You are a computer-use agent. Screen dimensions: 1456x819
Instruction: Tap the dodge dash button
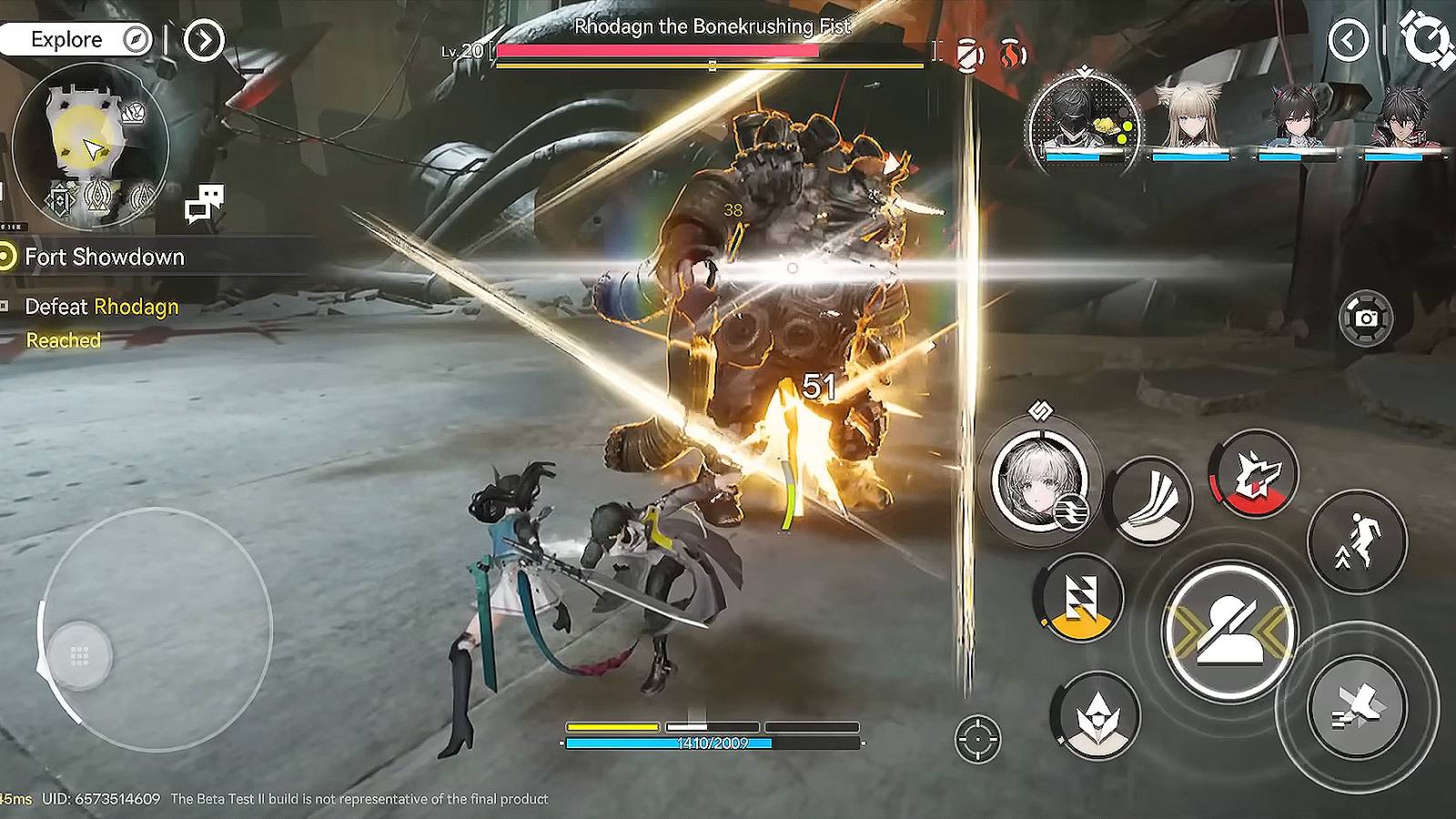(x=1357, y=706)
